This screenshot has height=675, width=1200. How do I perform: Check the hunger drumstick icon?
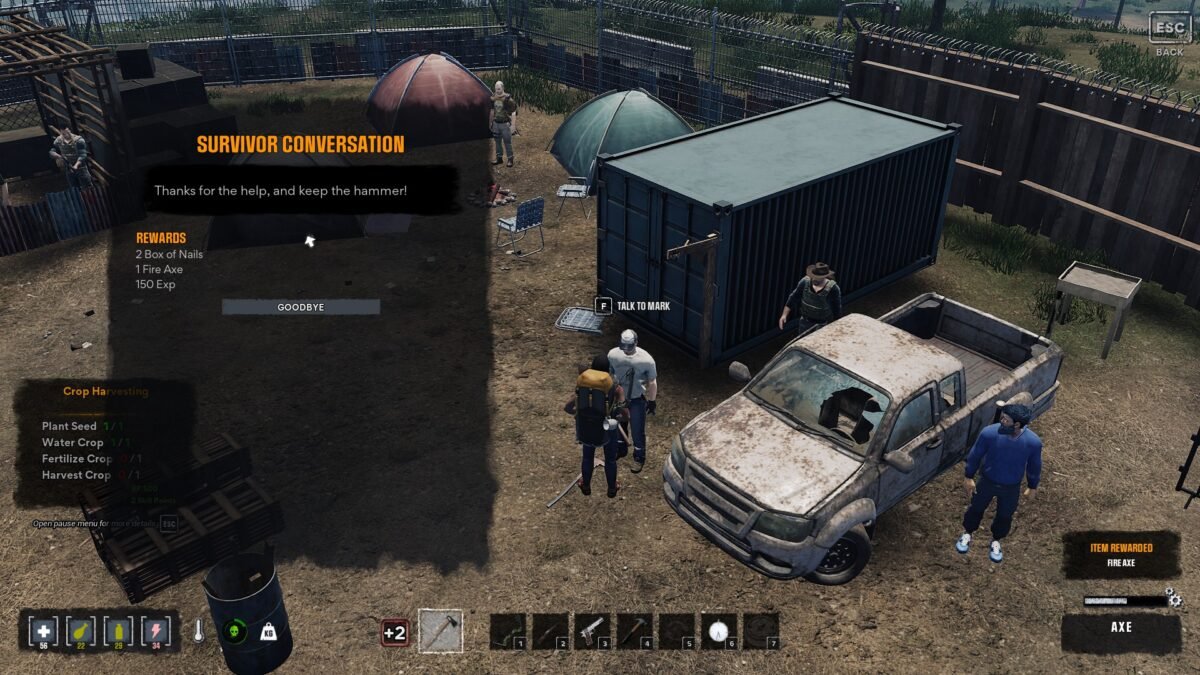[80, 631]
